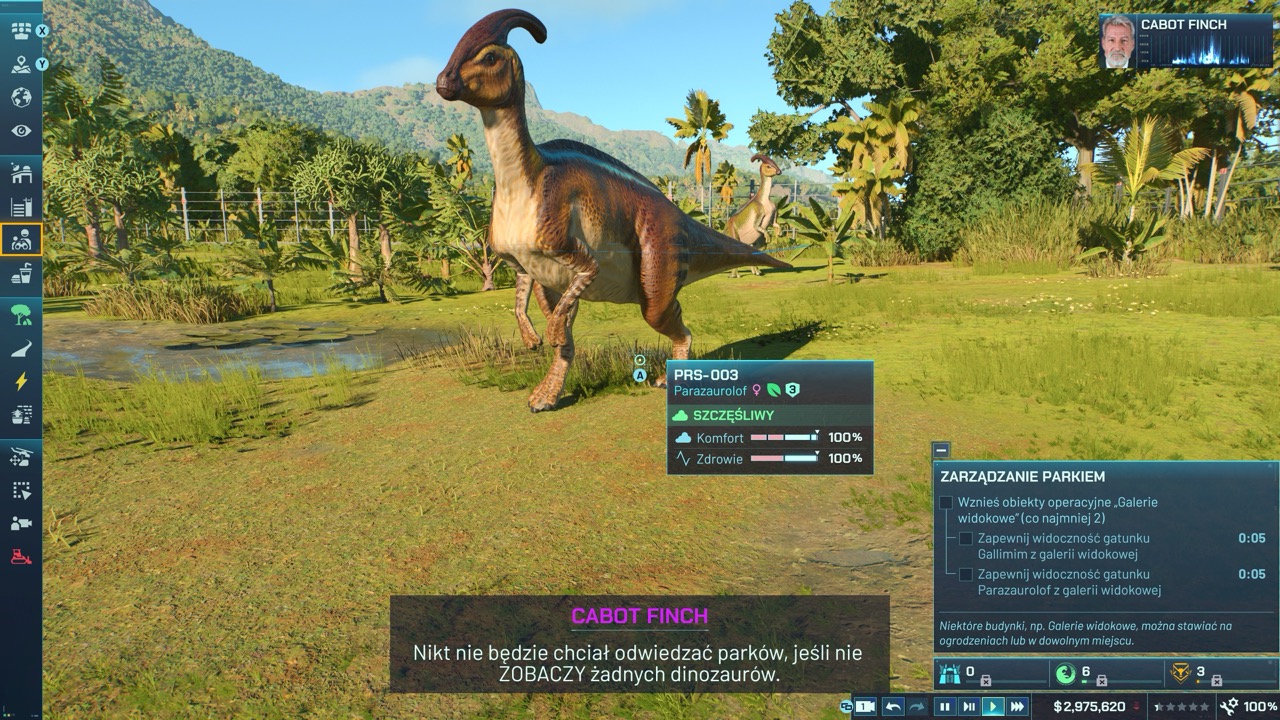
Task: Open the wrench and gear maintenance status
Action: coord(1228,707)
